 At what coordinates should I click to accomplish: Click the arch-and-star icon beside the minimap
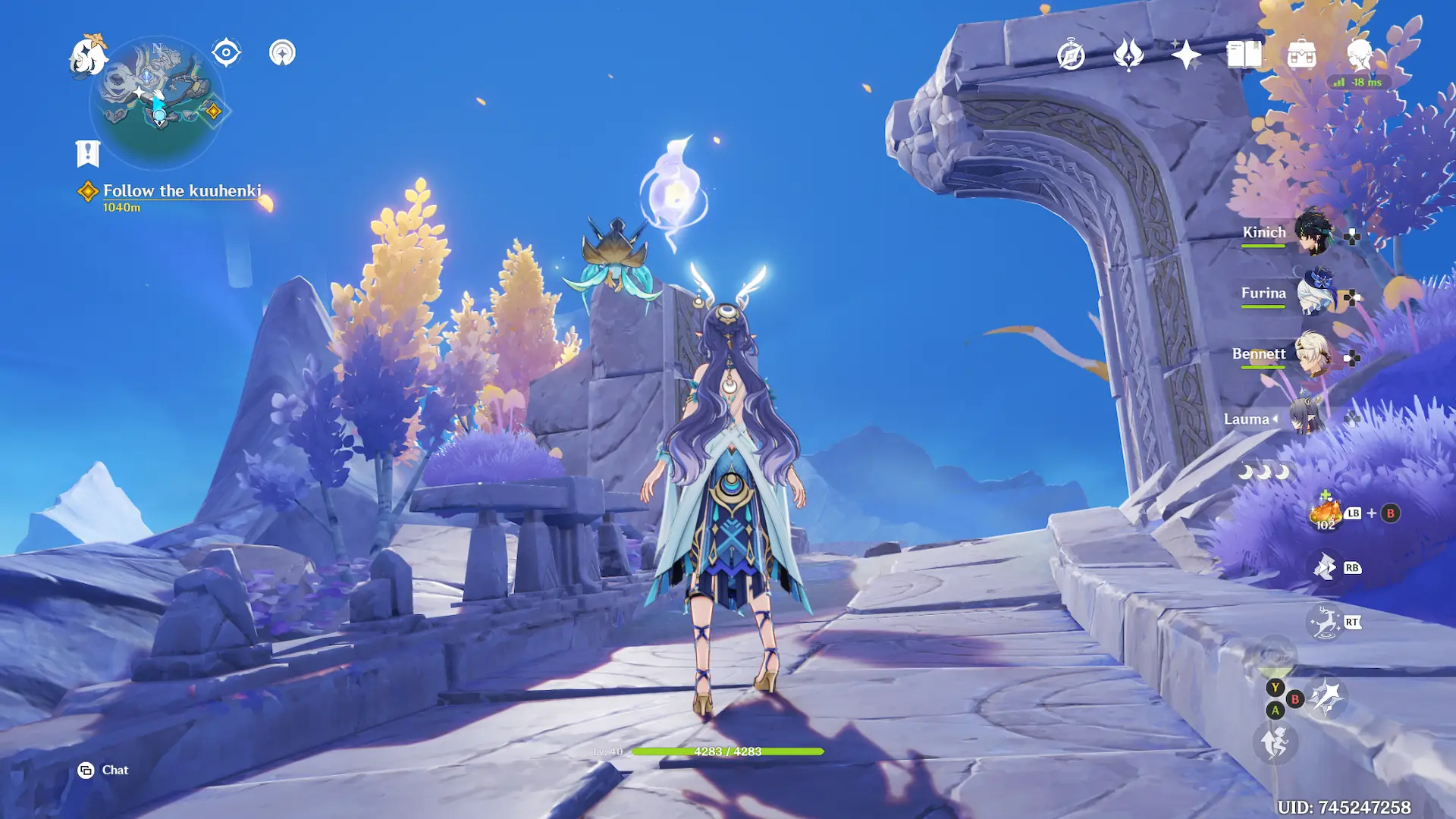(x=282, y=53)
